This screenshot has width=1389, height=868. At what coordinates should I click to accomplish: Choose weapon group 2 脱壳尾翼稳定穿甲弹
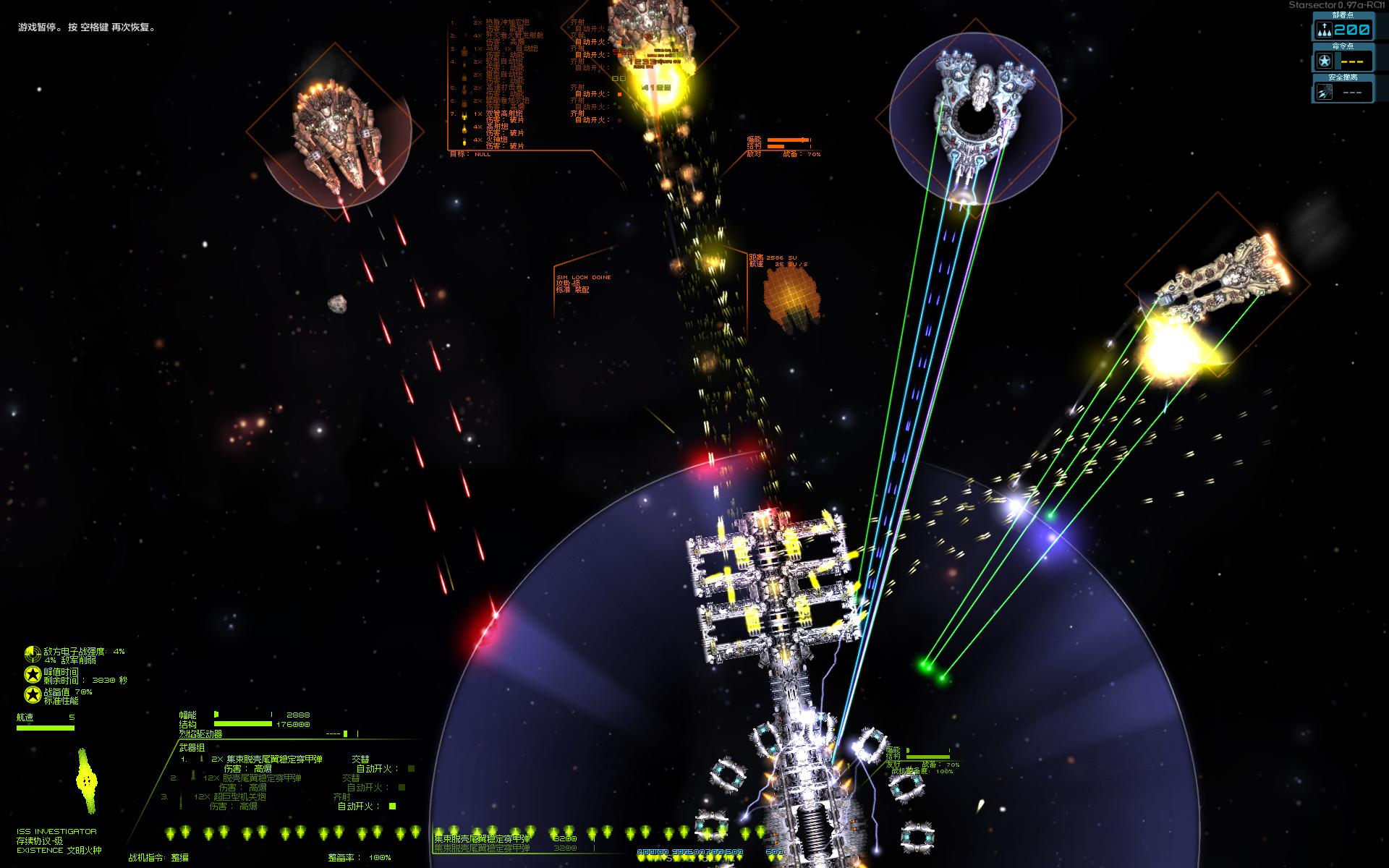[x=261, y=778]
